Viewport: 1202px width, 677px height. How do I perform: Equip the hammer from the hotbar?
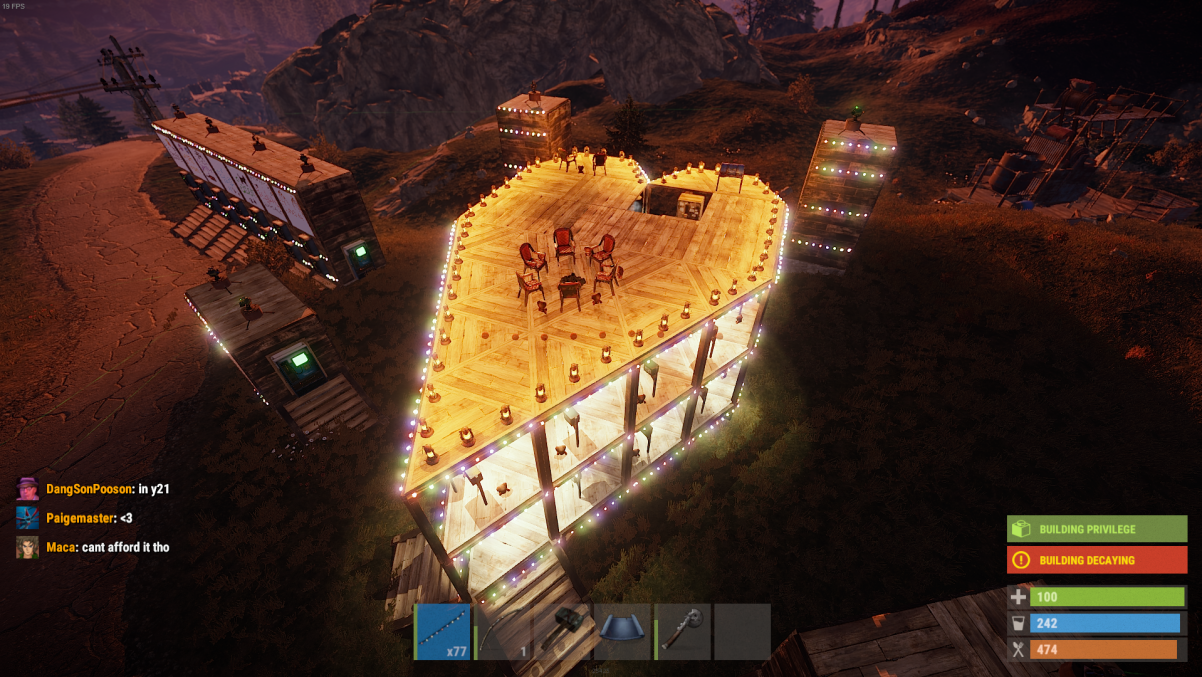563,631
